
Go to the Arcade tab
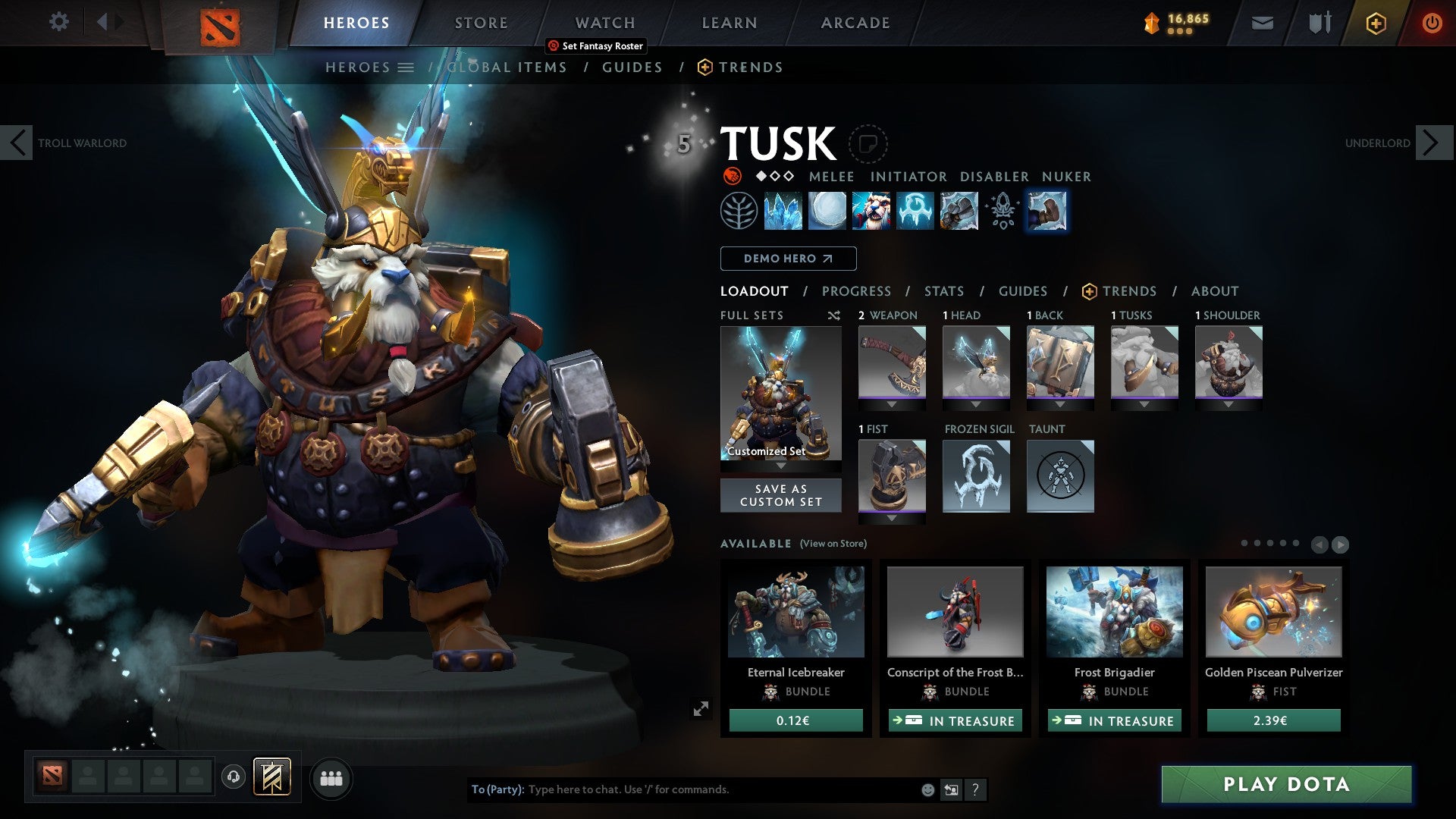point(855,23)
